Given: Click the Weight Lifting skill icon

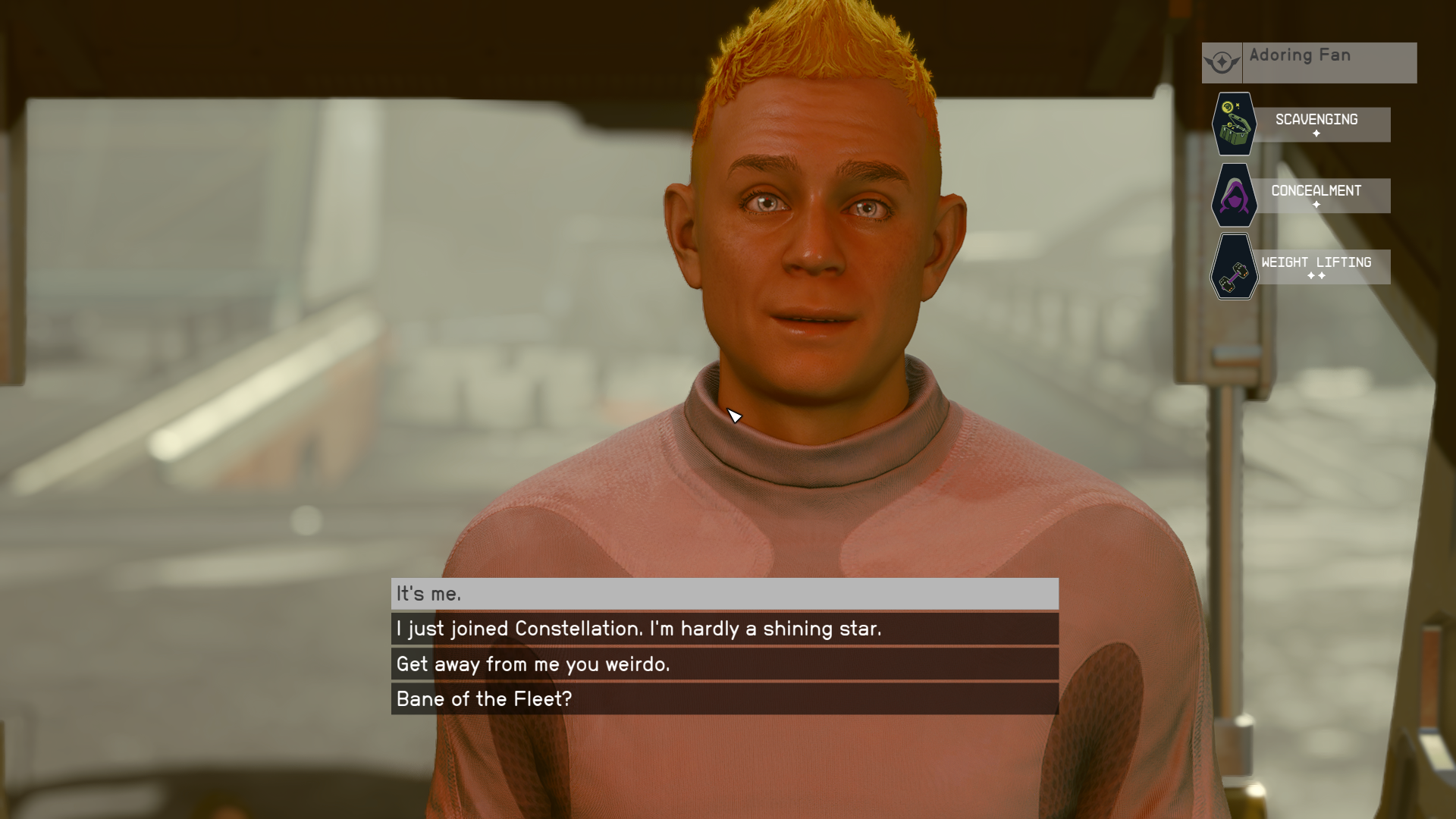Looking at the screenshot, I should pos(1234,267).
